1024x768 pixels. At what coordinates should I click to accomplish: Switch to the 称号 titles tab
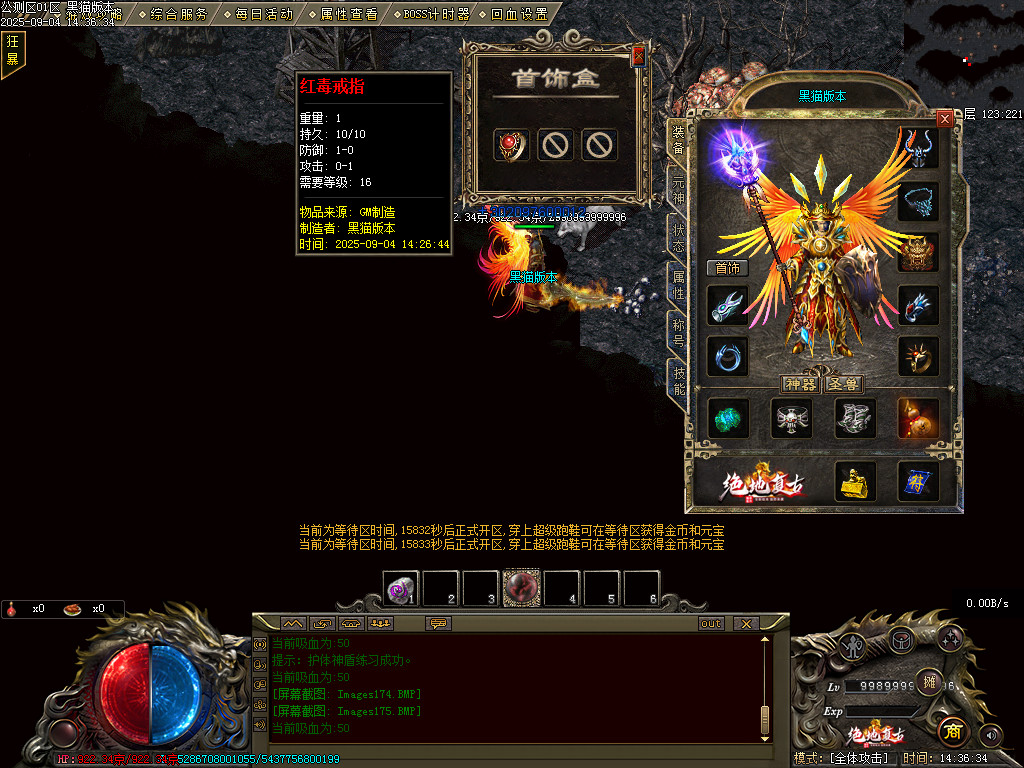pos(678,333)
